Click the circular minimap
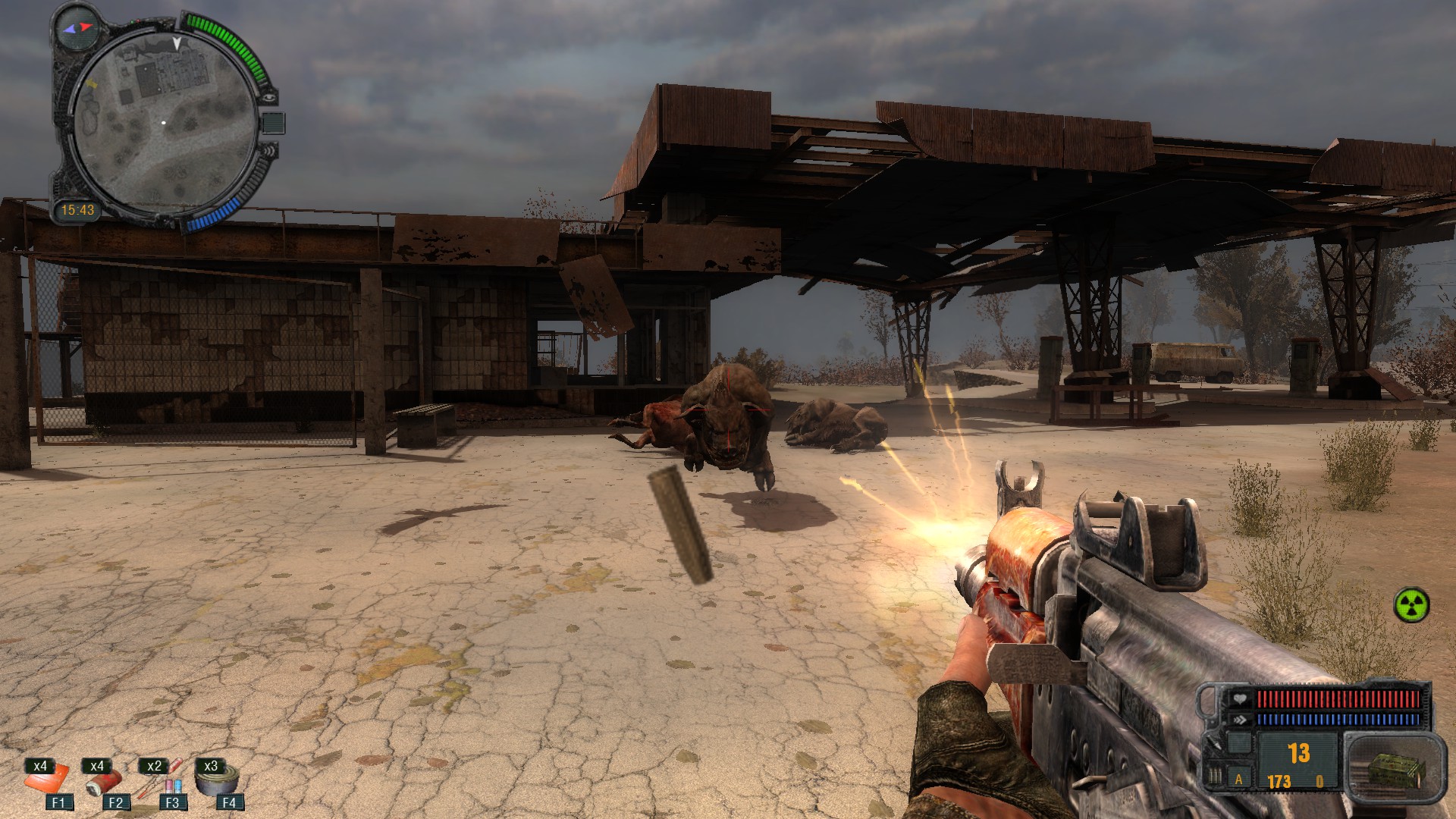Viewport: 1456px width, 819px height. (x=164, y=123)
